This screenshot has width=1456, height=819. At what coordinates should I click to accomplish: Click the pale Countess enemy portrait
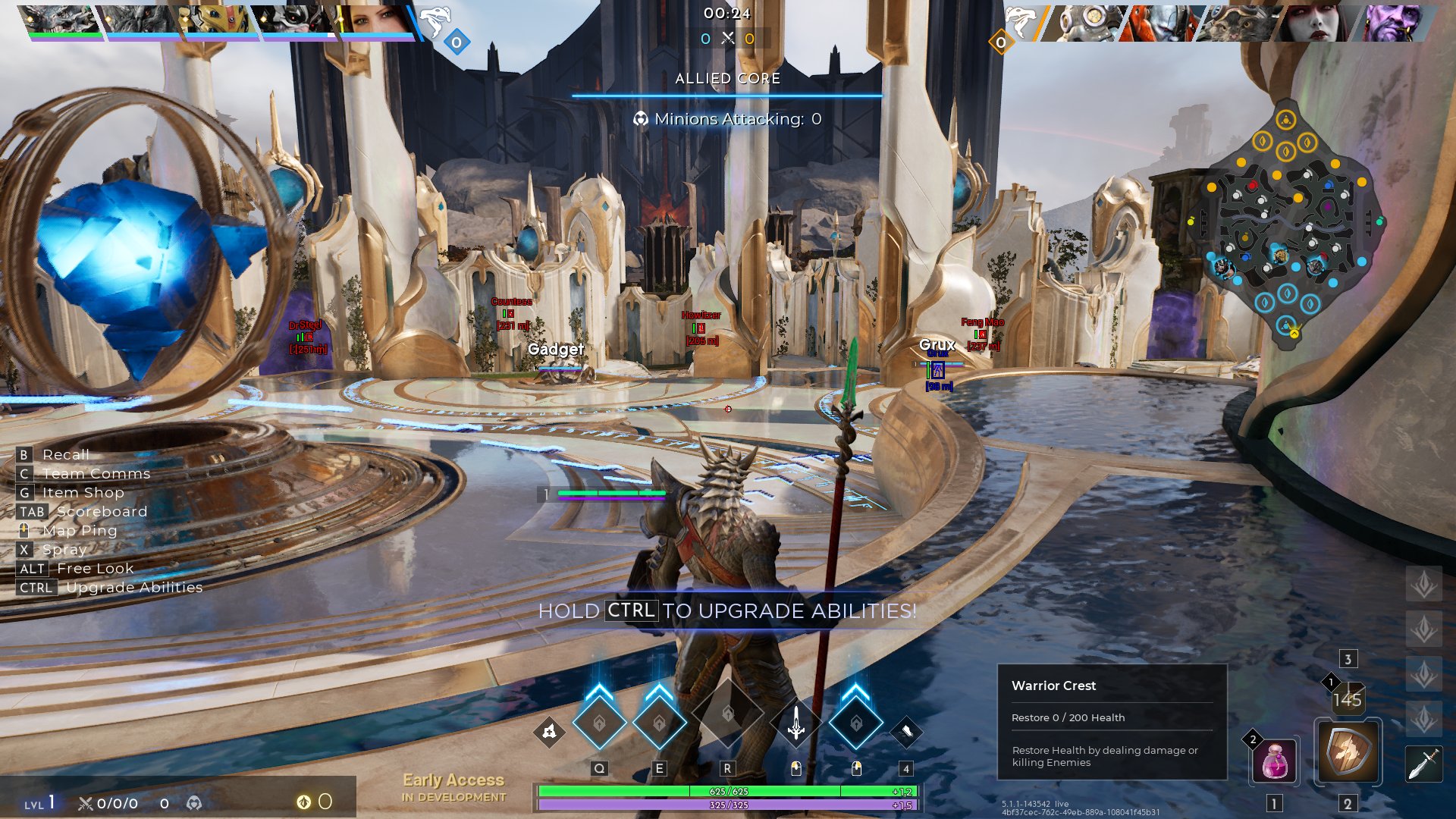point(1316,23)
